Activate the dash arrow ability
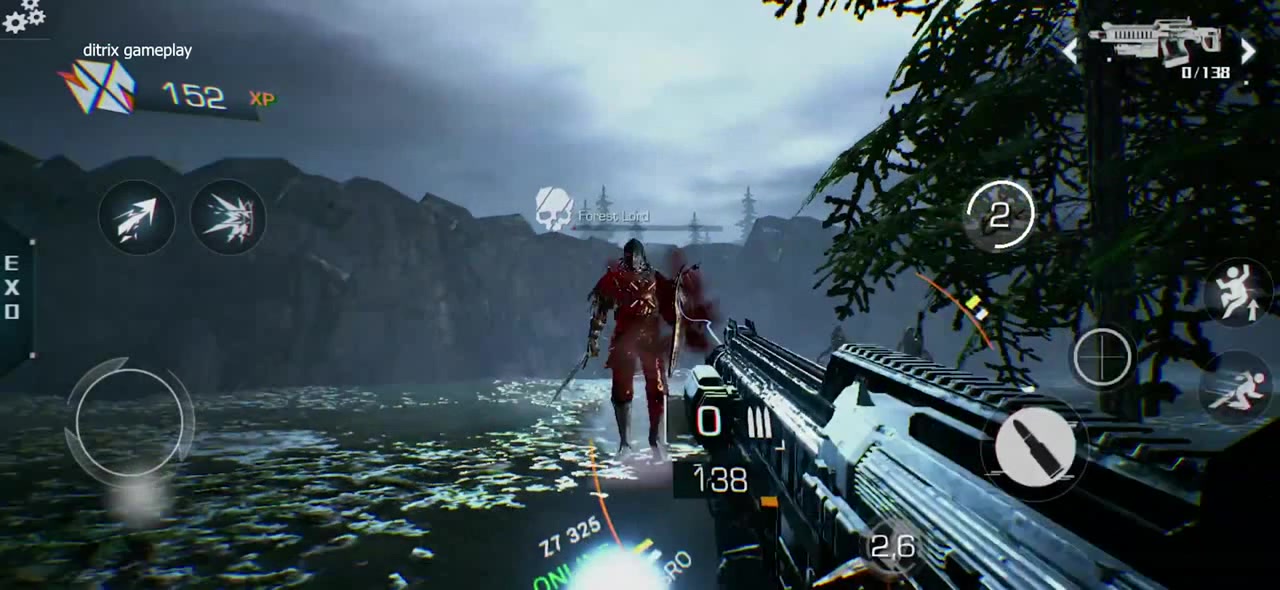1280x590 pixels. (x=137, y=218)
